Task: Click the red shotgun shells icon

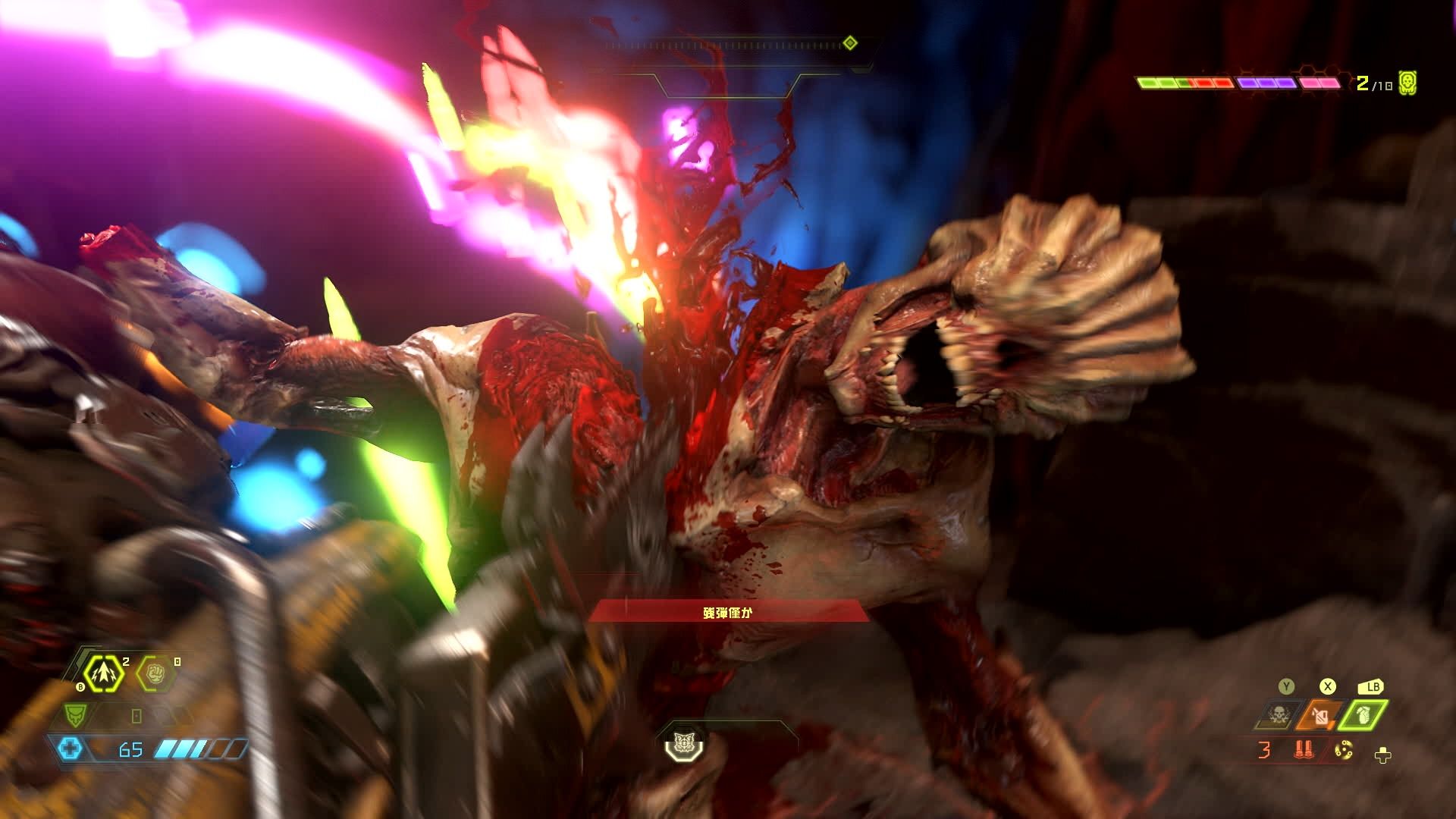Action: [x=1305, y=751]
